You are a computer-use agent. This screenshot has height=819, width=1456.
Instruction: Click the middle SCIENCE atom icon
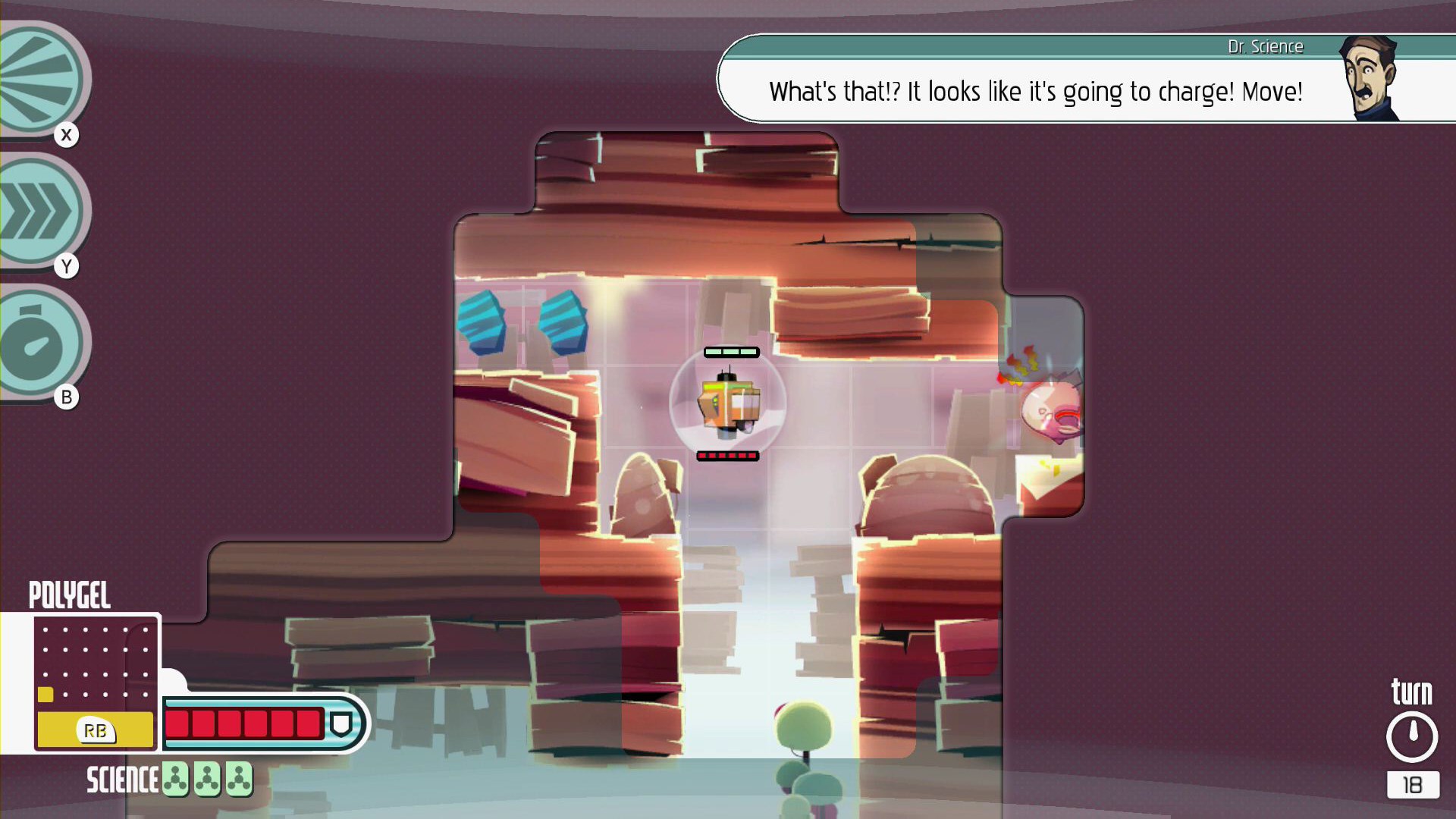209,778
